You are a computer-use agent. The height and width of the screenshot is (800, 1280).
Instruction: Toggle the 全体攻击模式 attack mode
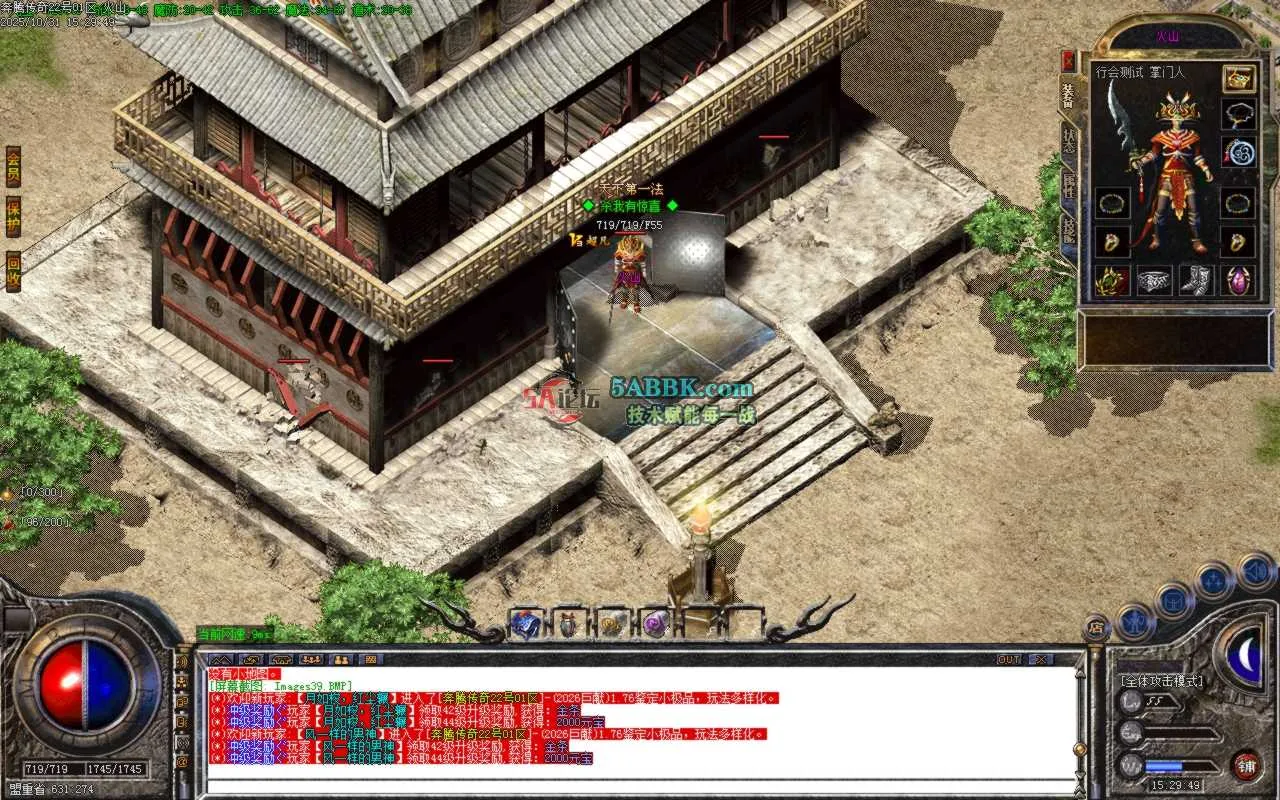[x=1162, y=681]
